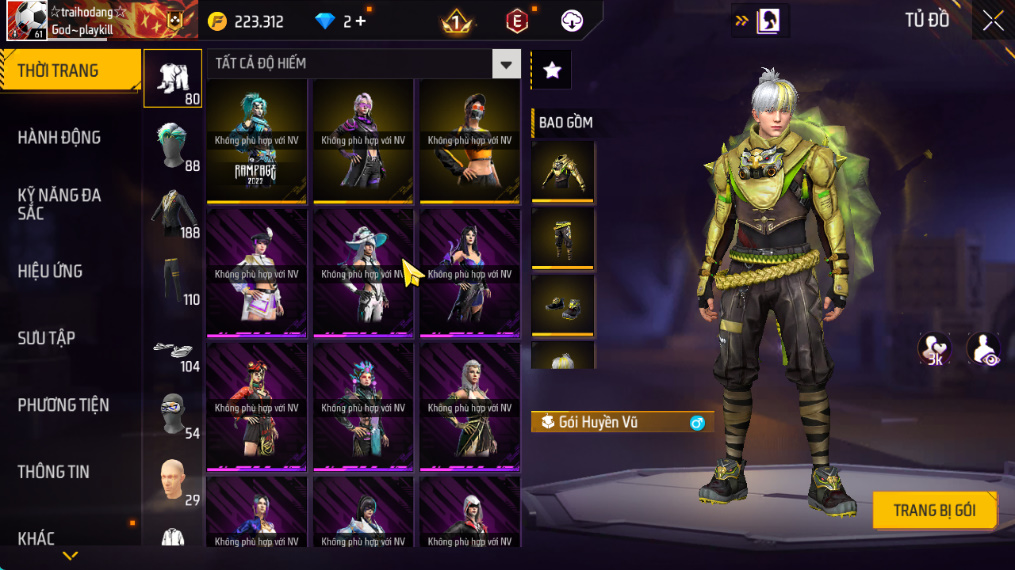This screenshot has height=570, width=1015.
Task: Toggle the star favorites filter
Action: click(x=551, y=69)
